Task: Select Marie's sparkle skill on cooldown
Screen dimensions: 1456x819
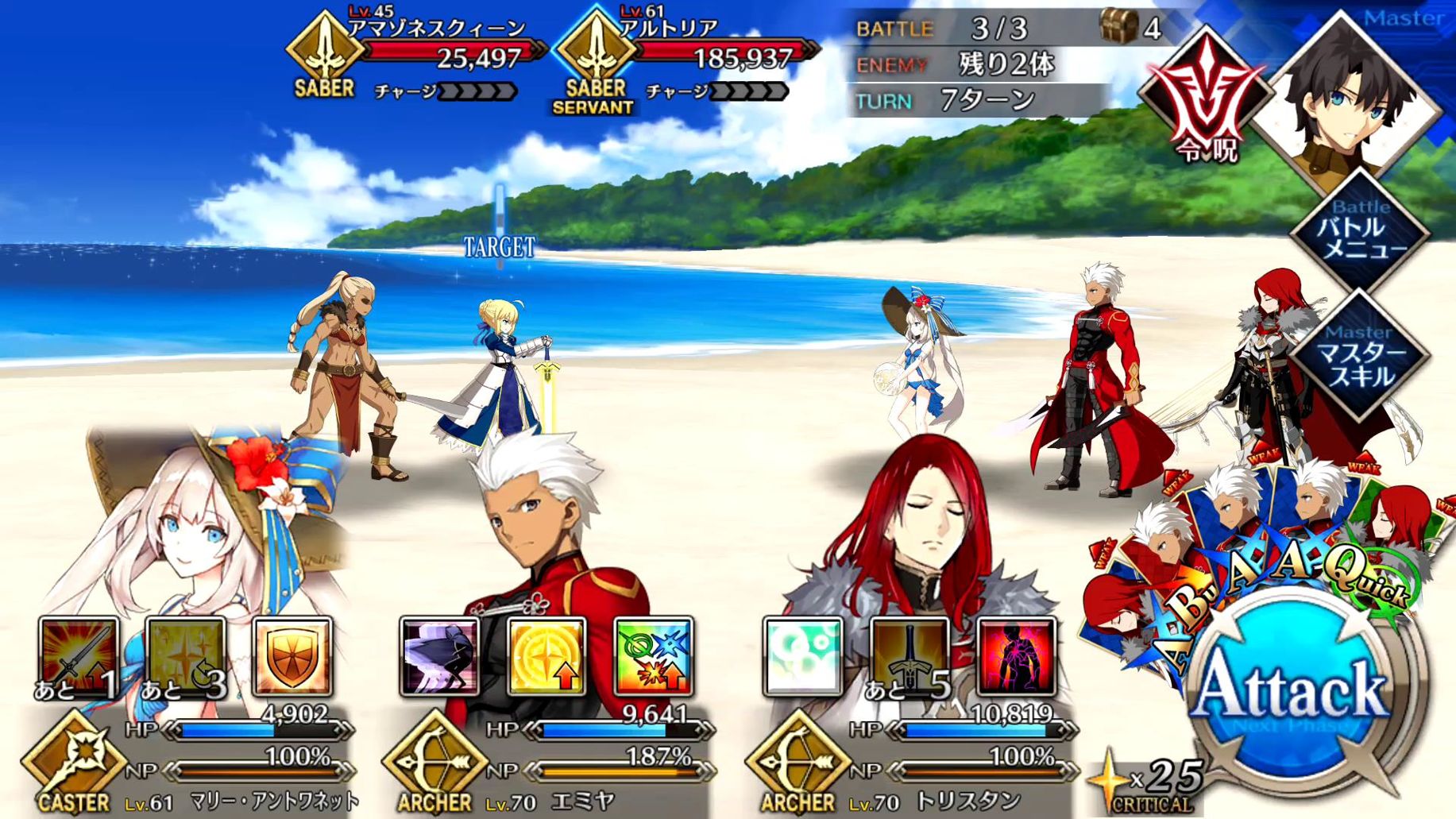Action: 186,657
